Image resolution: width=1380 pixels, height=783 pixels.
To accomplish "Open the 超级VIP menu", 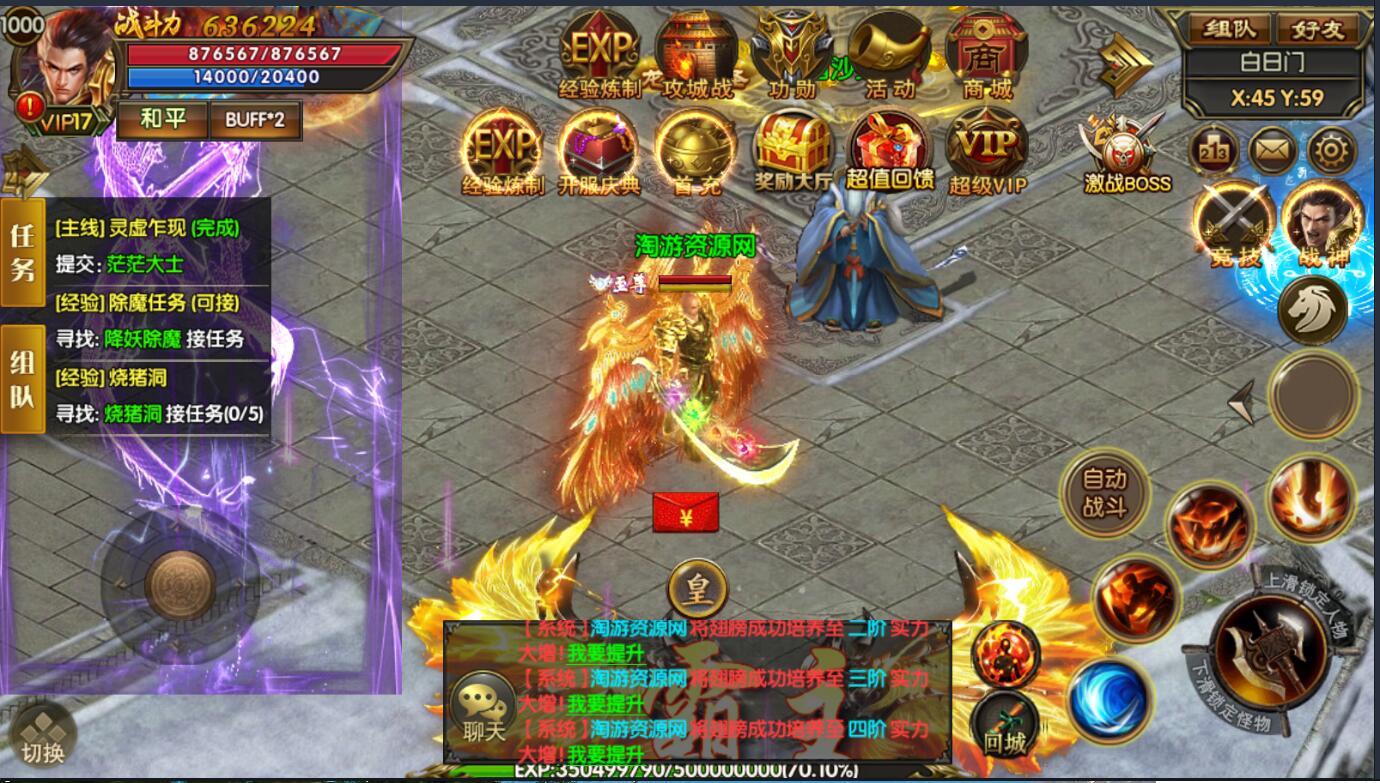I will click(x=987, y=150).
